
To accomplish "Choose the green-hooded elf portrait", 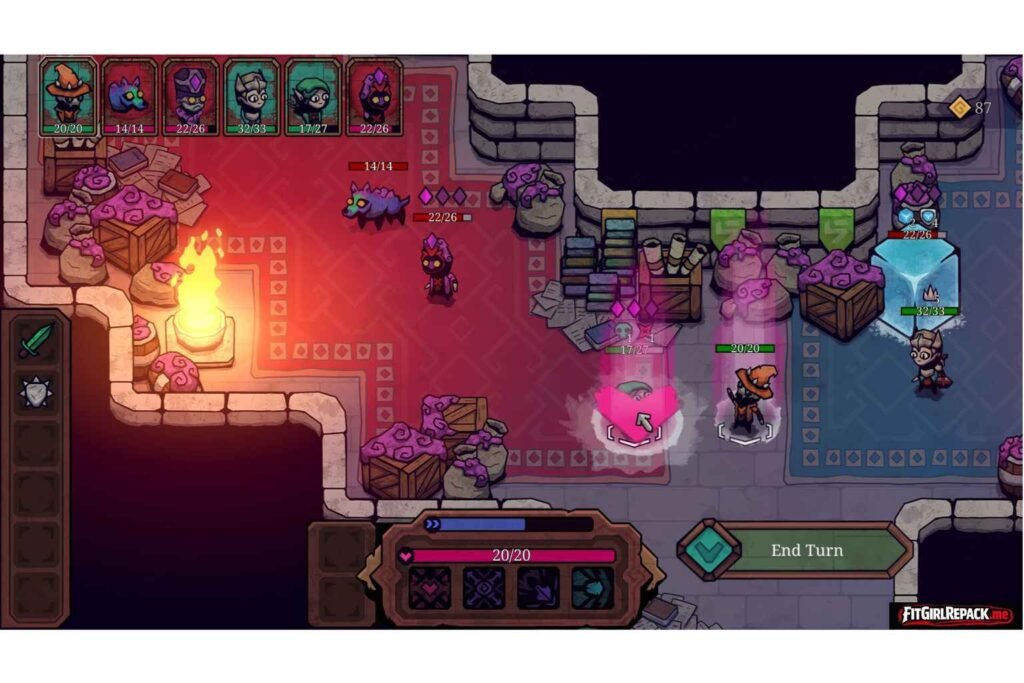I will [x=312, y=96].
